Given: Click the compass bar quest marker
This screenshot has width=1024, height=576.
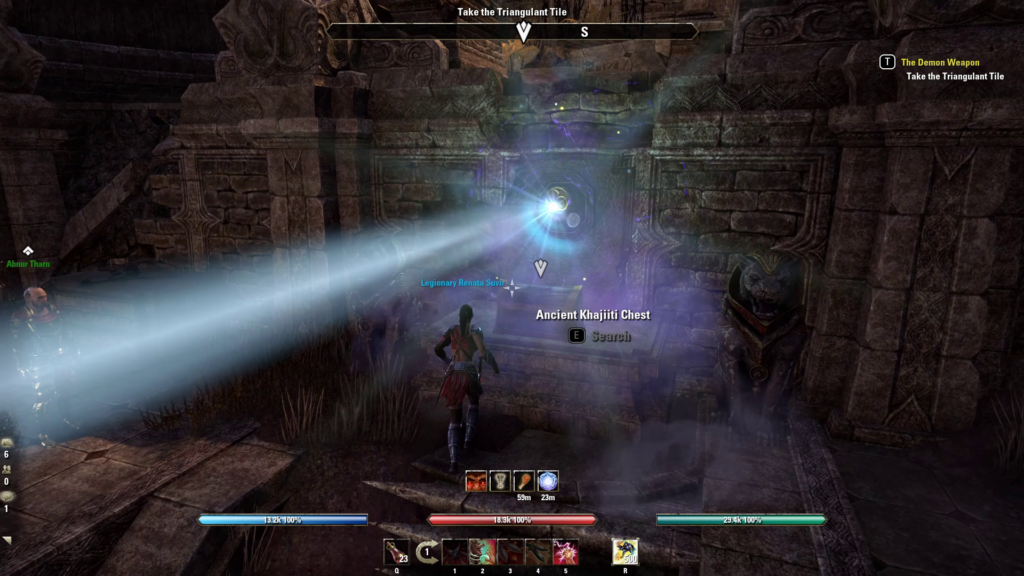Looking at the screenshot, I should click(522, 32).
